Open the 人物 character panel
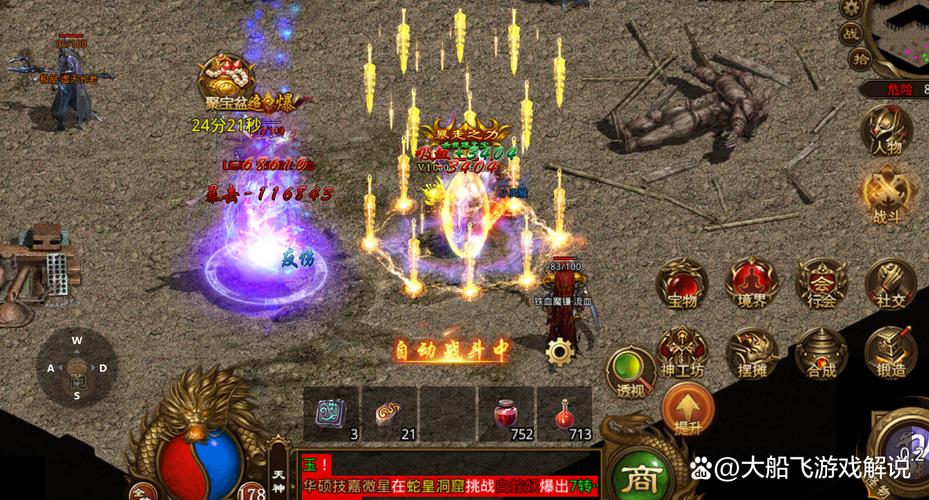Image resolution: width=929 pixels, height=500 pixels. [x=888, y=133]
